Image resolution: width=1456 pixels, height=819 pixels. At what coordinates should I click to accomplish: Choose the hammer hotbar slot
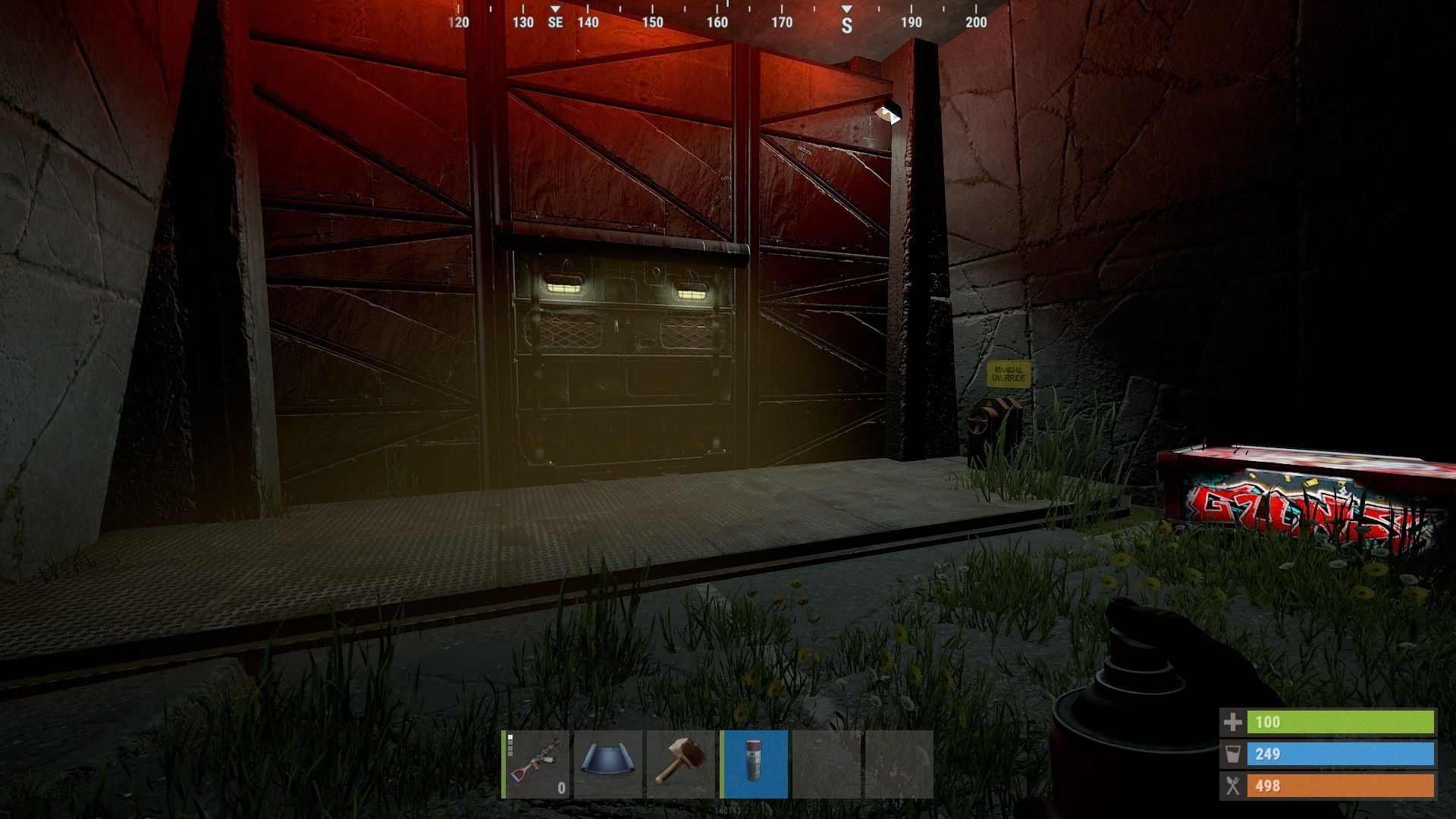pyautogui.click(x=681, y=764)
